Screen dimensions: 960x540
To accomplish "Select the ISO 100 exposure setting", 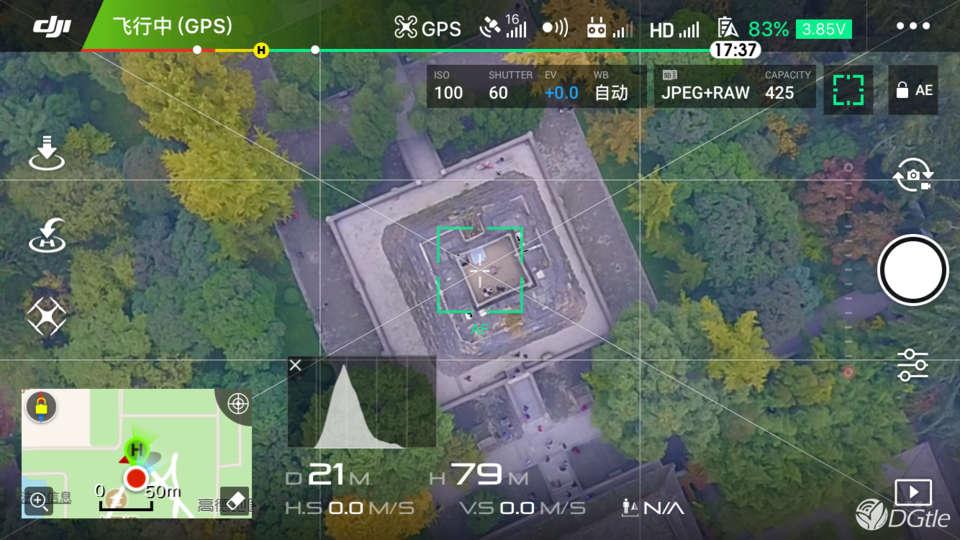I will [x=448, y=87].
